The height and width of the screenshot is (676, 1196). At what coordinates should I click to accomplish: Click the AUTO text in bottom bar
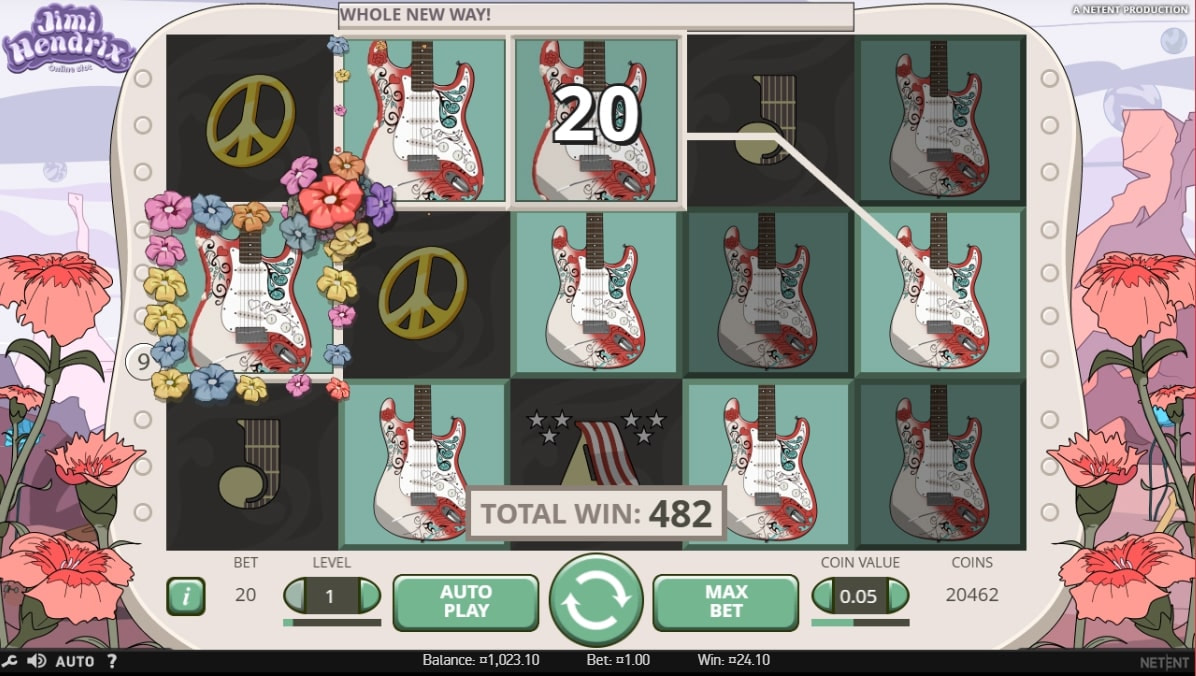tap(75, 661)
